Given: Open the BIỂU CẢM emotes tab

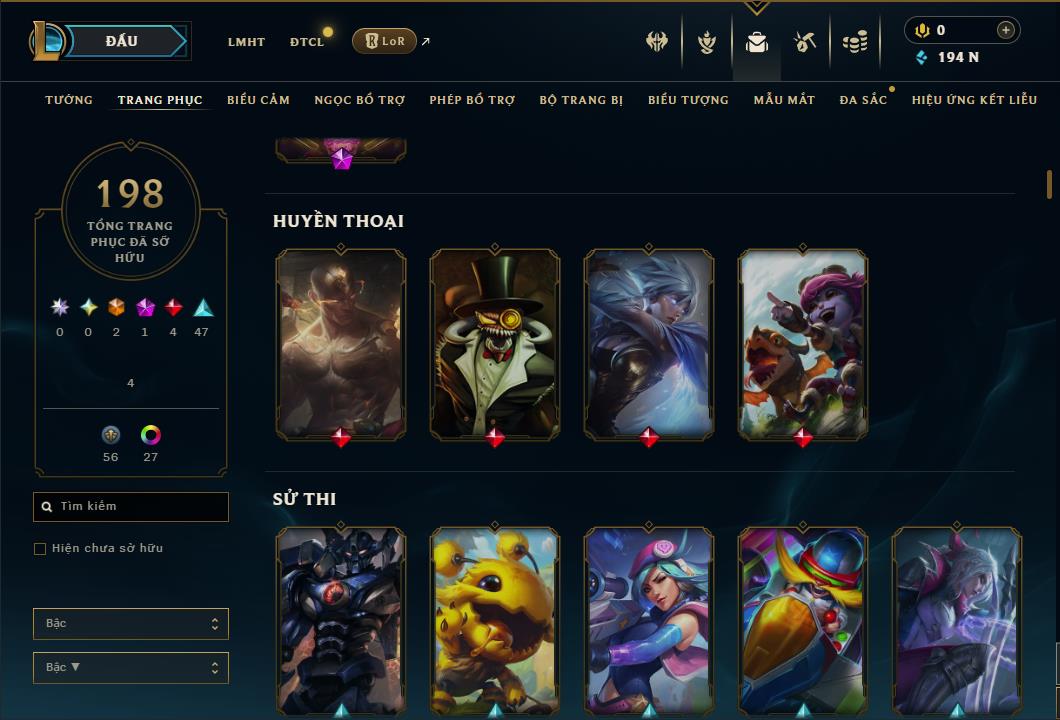Looking at the screenshot, I should 258,100.
